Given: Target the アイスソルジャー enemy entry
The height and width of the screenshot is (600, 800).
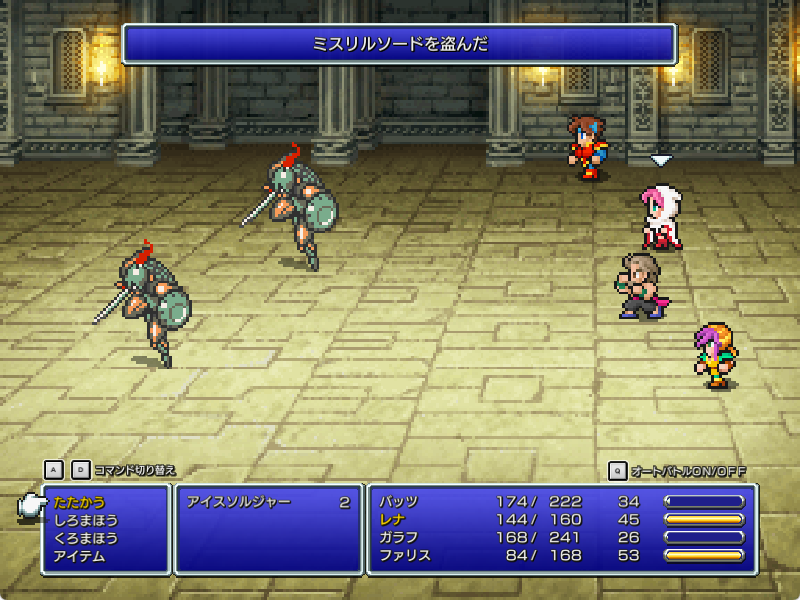Looking at the screenshot, I should pos(238,502).
